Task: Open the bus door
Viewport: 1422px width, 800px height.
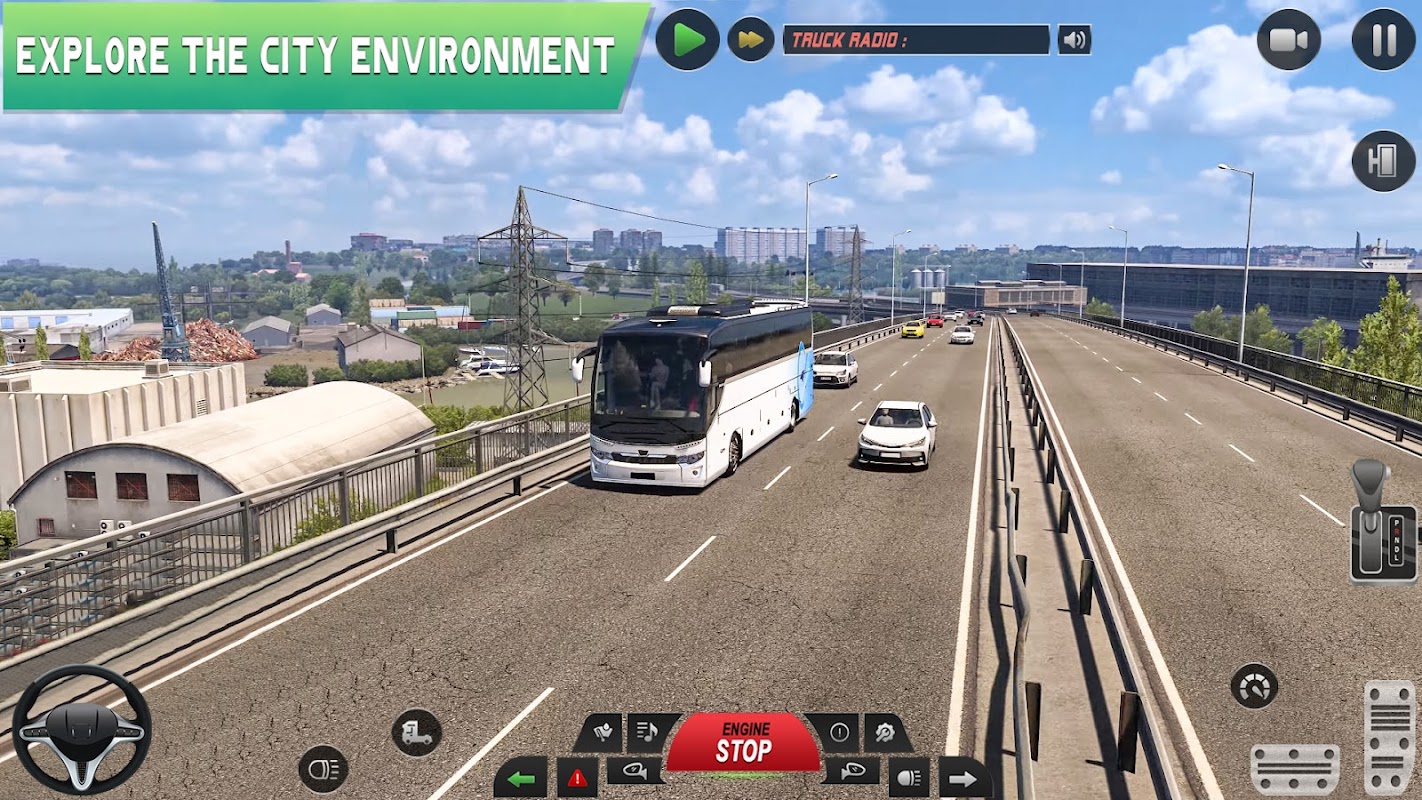Action: click(1383, 160)
